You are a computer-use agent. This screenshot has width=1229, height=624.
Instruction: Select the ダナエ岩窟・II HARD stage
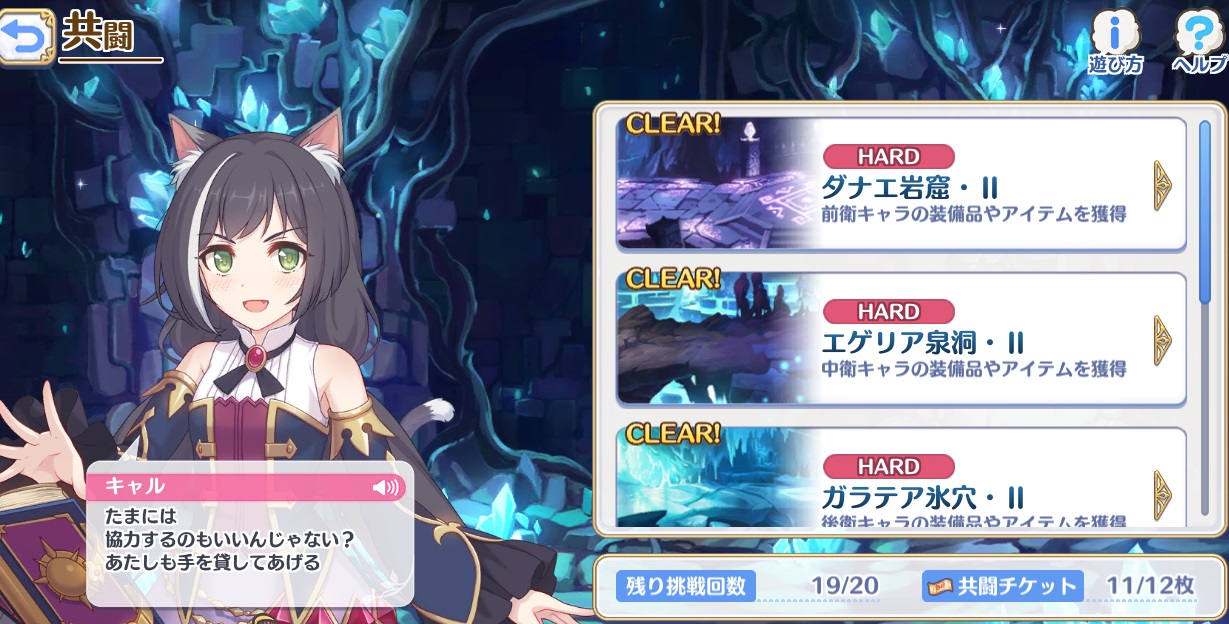(x=900, y=185)
